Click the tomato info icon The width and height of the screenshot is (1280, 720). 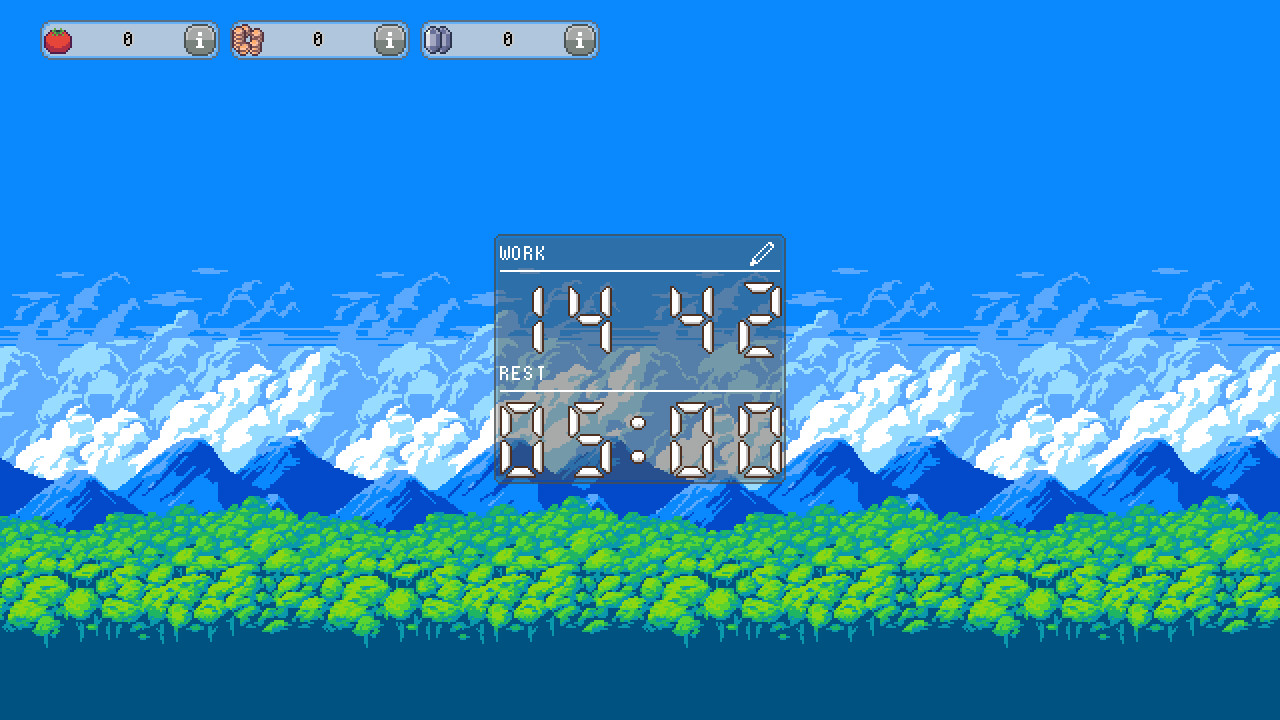[198, 41]
